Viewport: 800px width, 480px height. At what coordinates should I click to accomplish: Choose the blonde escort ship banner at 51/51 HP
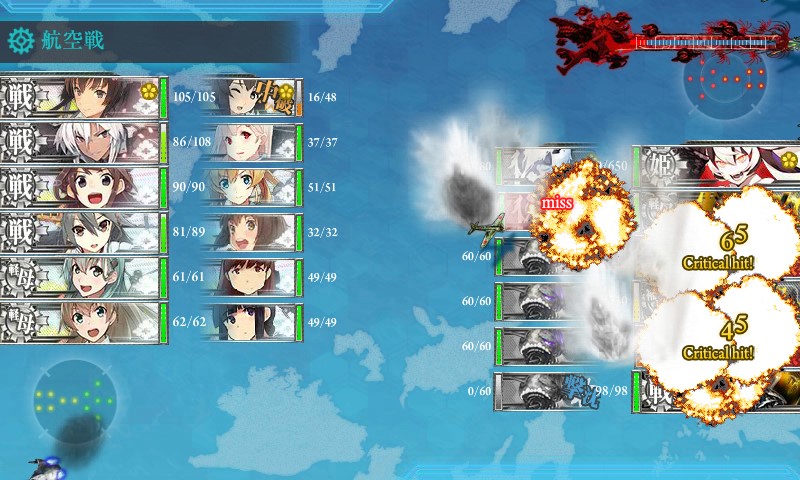click(250, 187)
